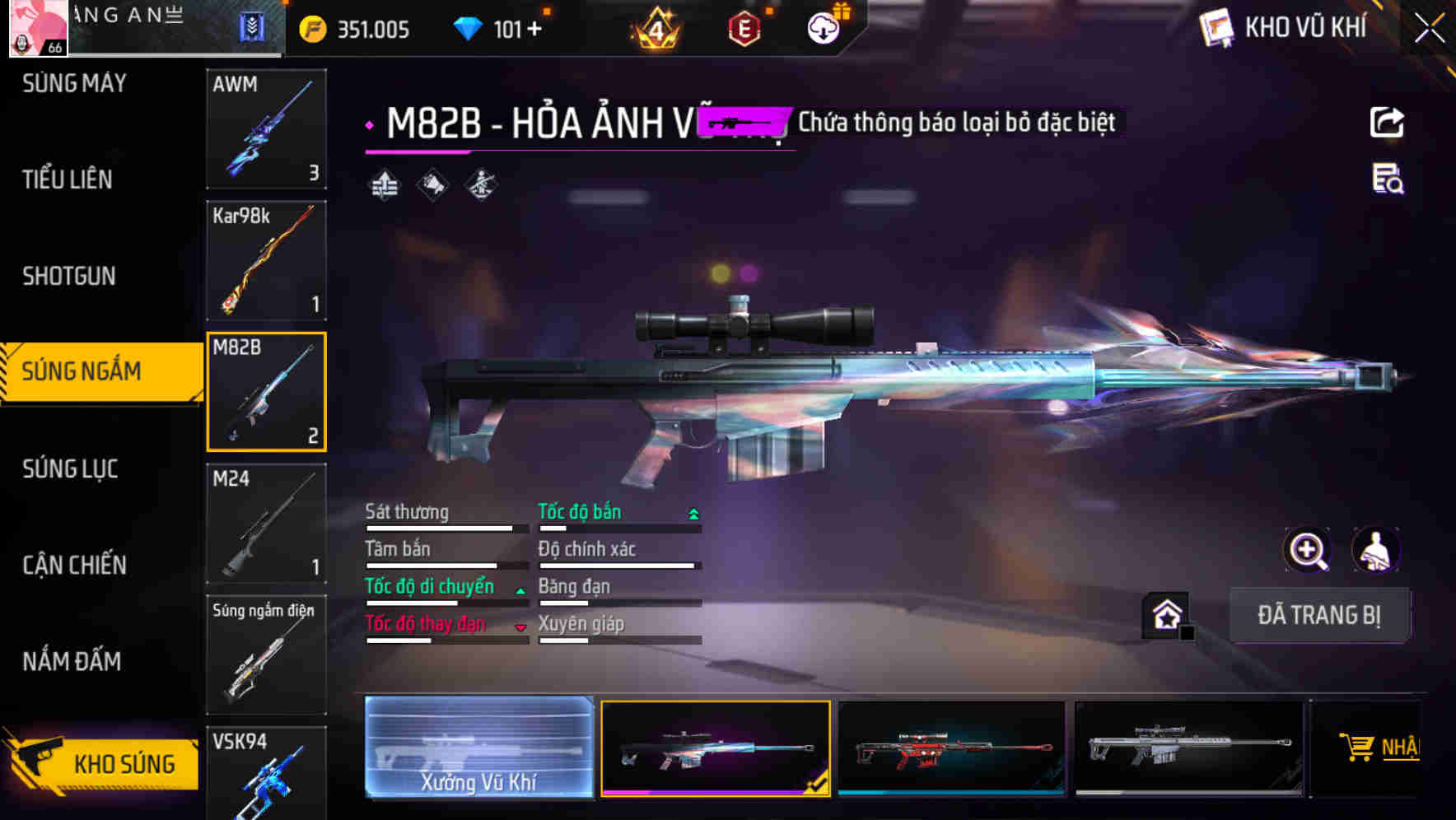
Task: Open the cloud download gift icon in top bar
Action: coord(823,27)
